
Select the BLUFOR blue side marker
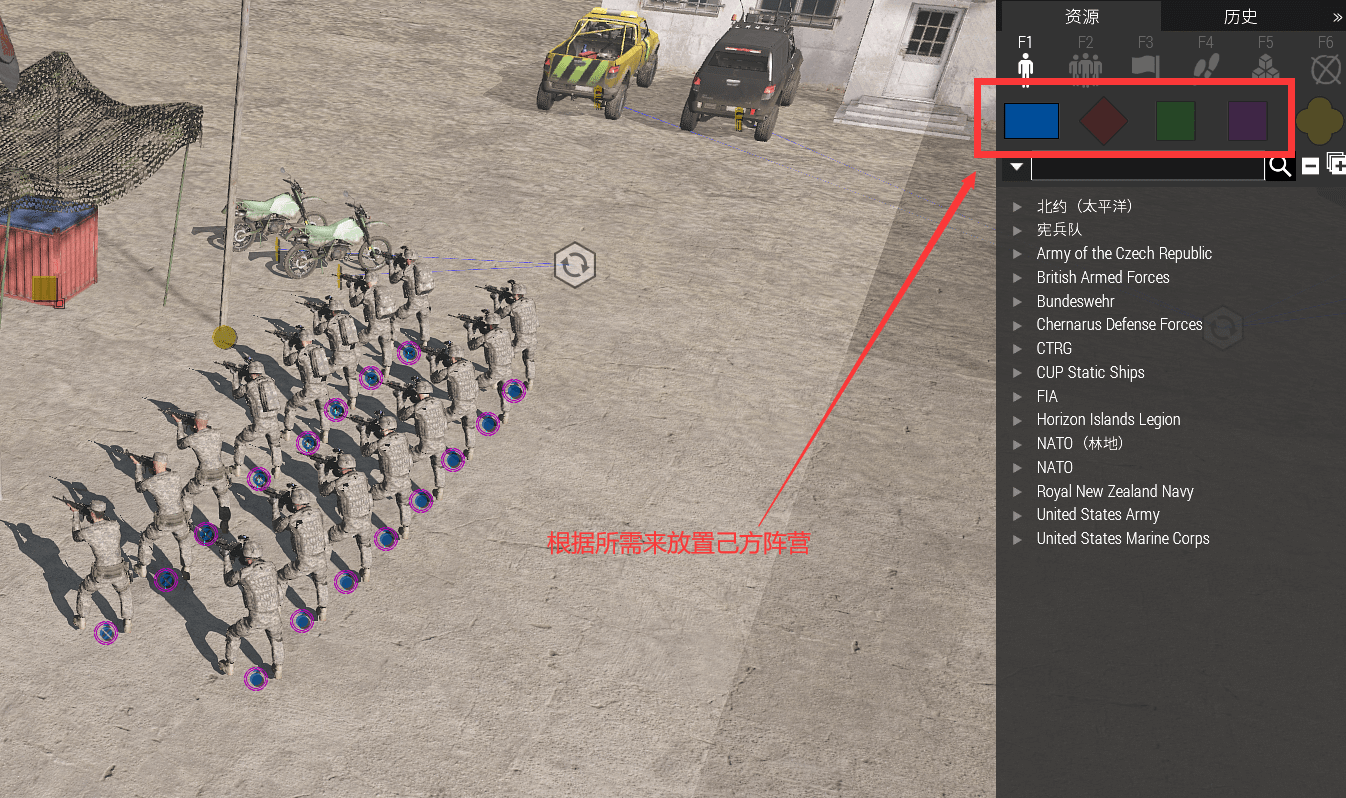click(1031, 120)
